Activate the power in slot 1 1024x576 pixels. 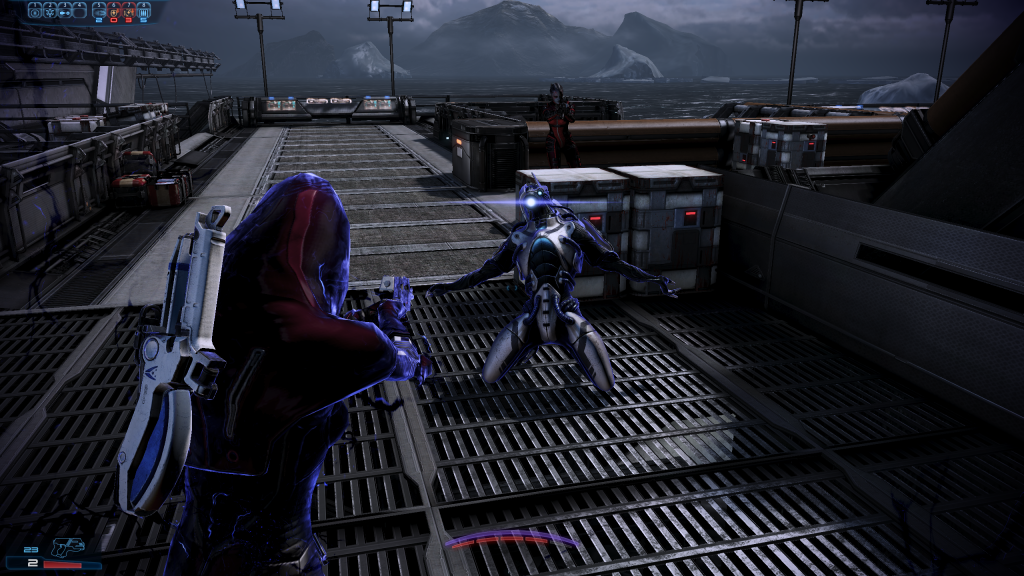pos(35,10)
